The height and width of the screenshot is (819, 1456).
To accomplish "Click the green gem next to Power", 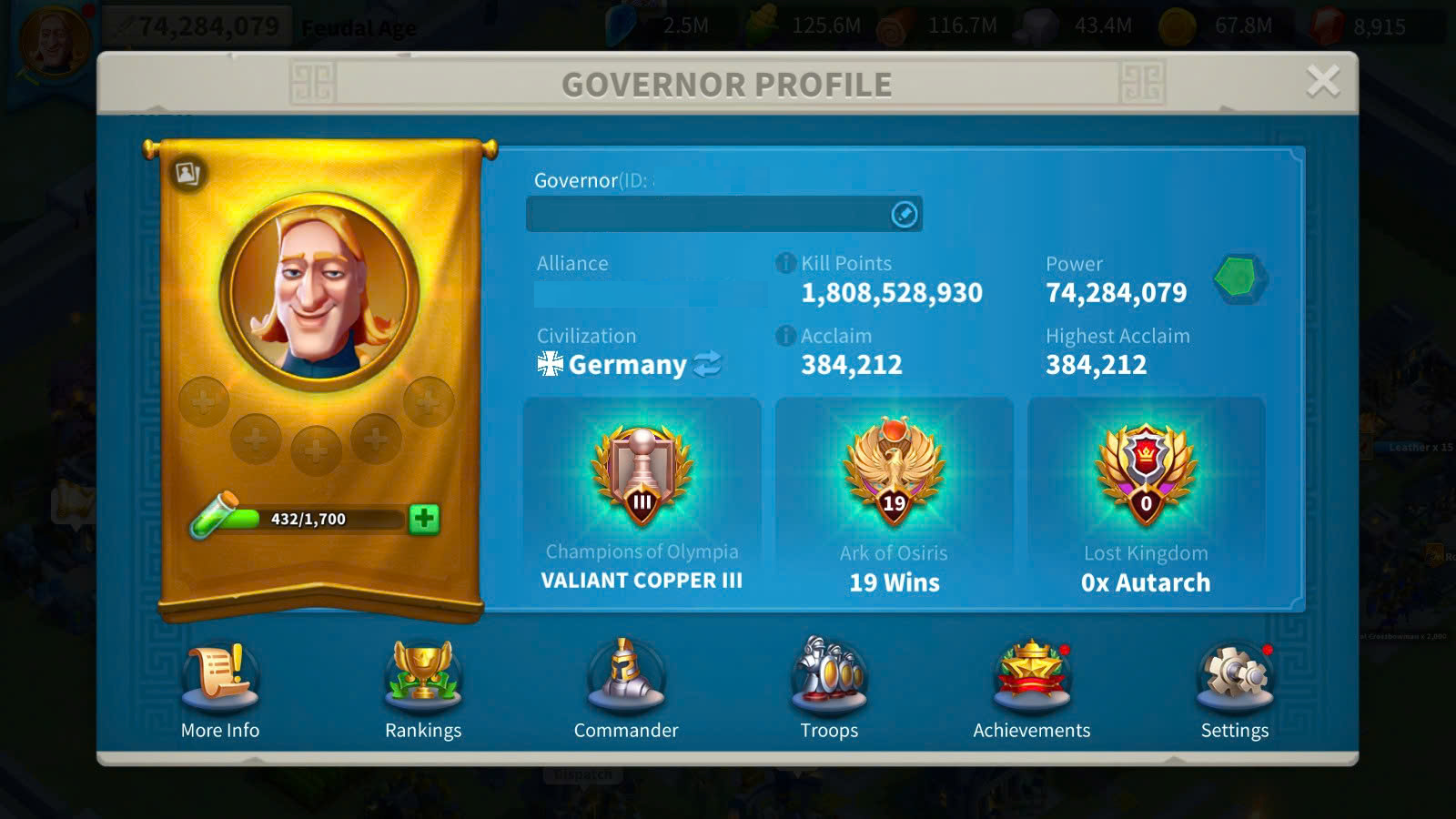I will (1239, 278).
